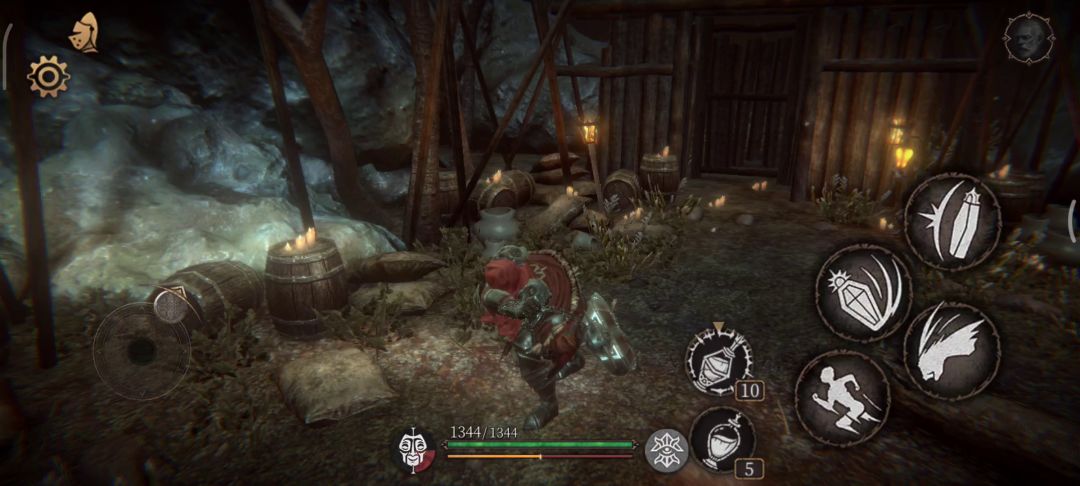Drink the round potion with 5 charges
The width and height of the screenshot is (1080, 486).
[x=721, y=439]
